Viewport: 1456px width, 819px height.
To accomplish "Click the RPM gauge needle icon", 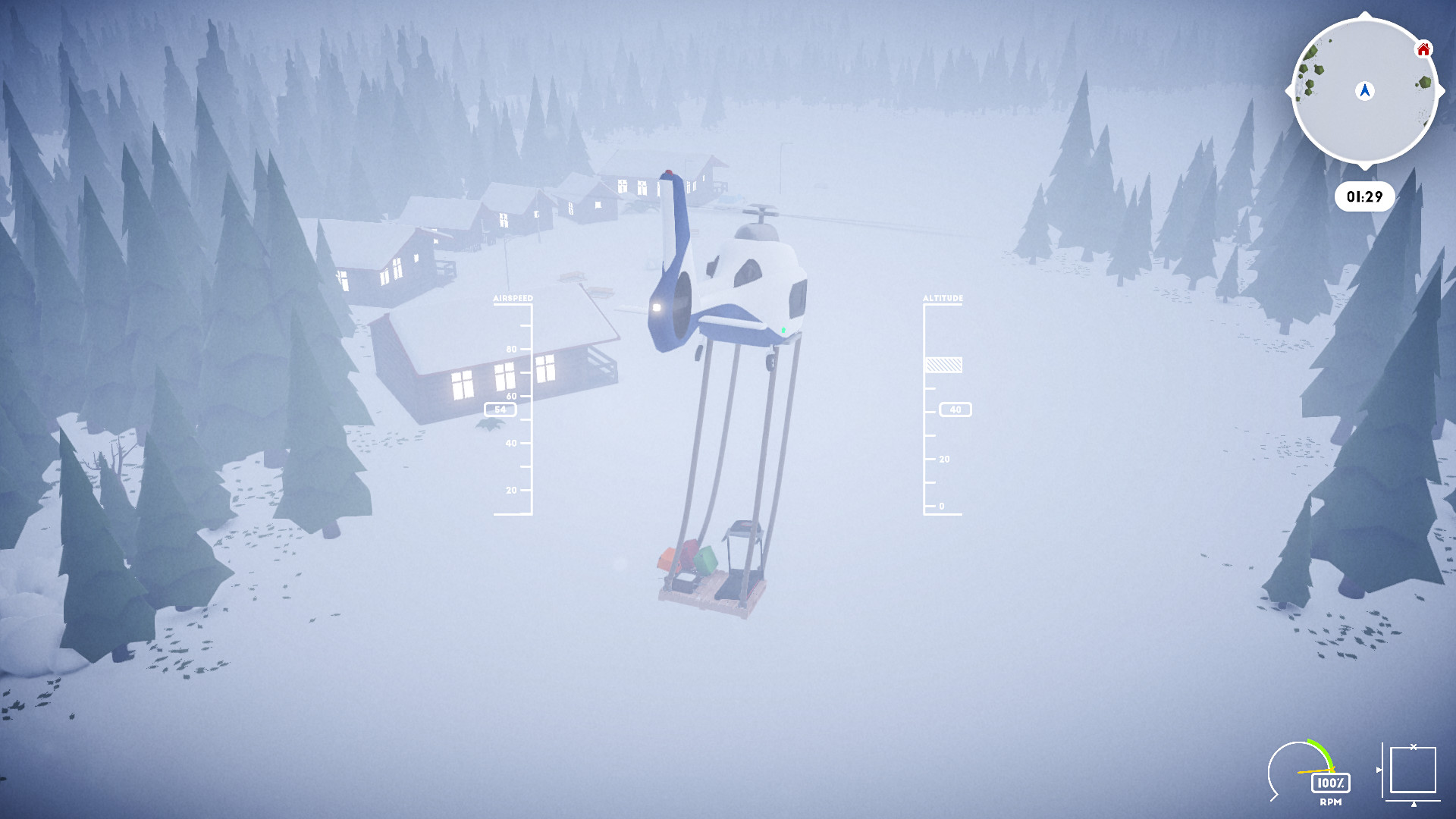I will (1316, 770).
